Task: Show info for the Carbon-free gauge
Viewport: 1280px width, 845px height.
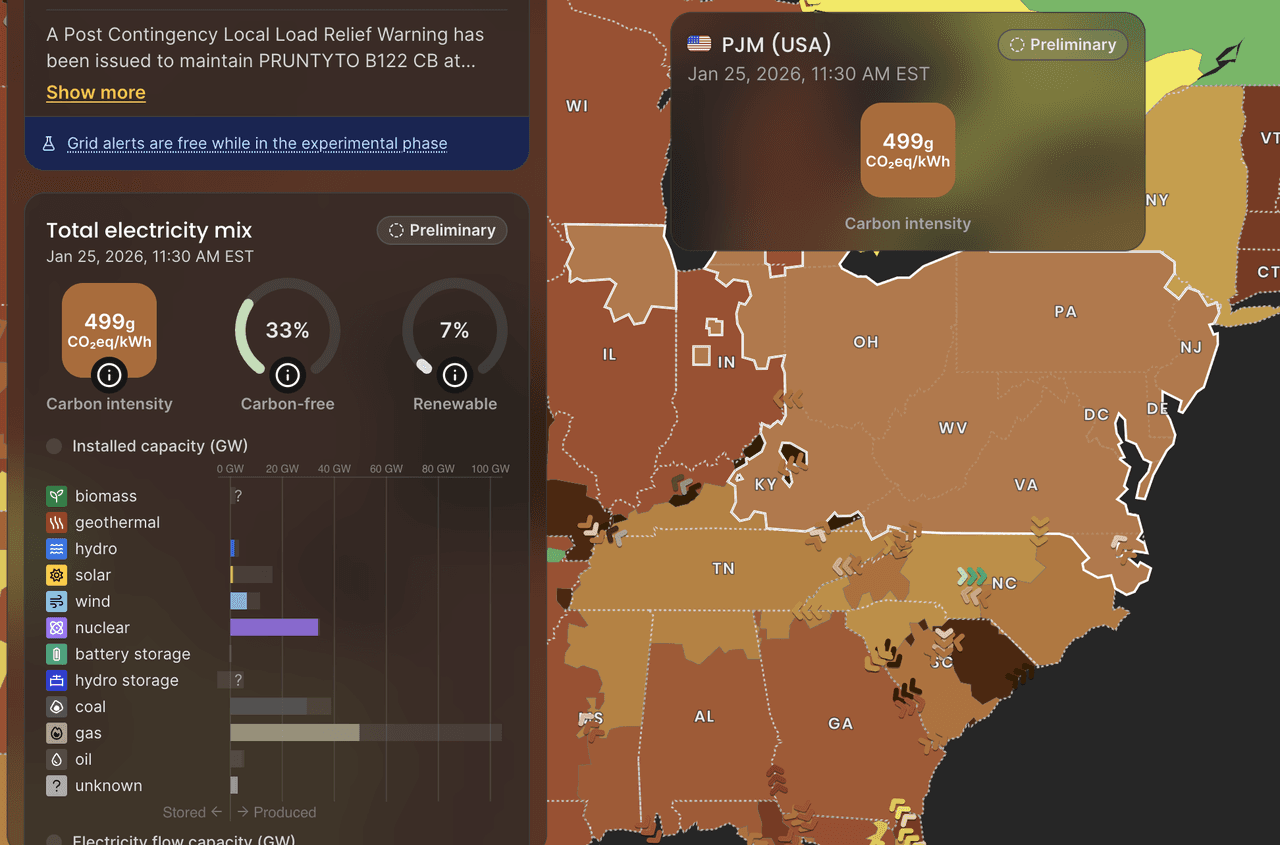Action: [x=288, y=375]
